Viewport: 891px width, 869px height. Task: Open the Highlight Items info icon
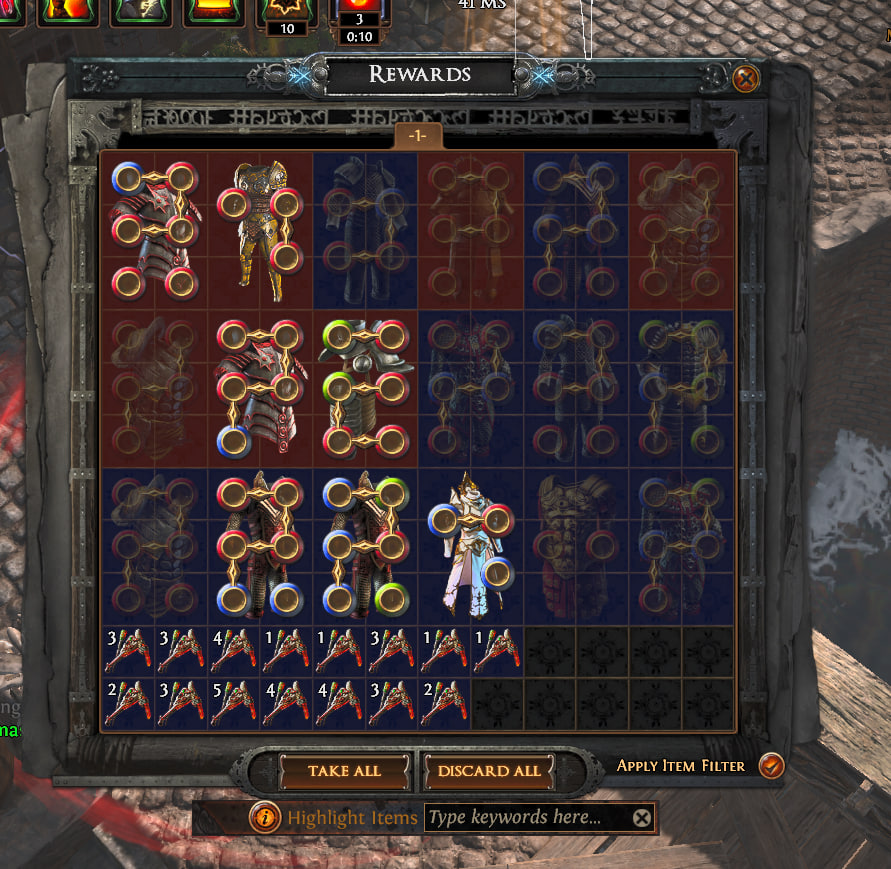265,818
